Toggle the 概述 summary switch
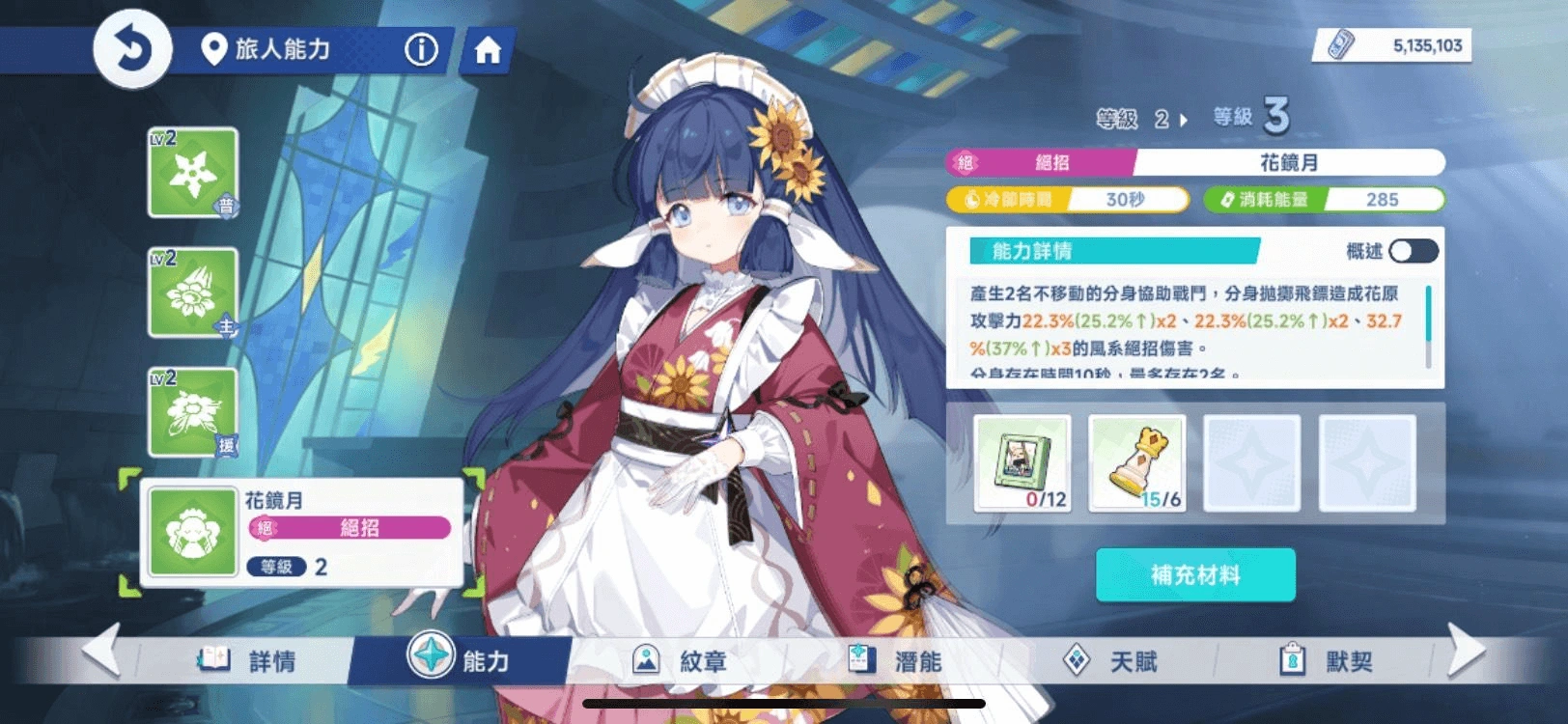The width and height of the screenshot is (1568, 724). tap(1414, 252)
